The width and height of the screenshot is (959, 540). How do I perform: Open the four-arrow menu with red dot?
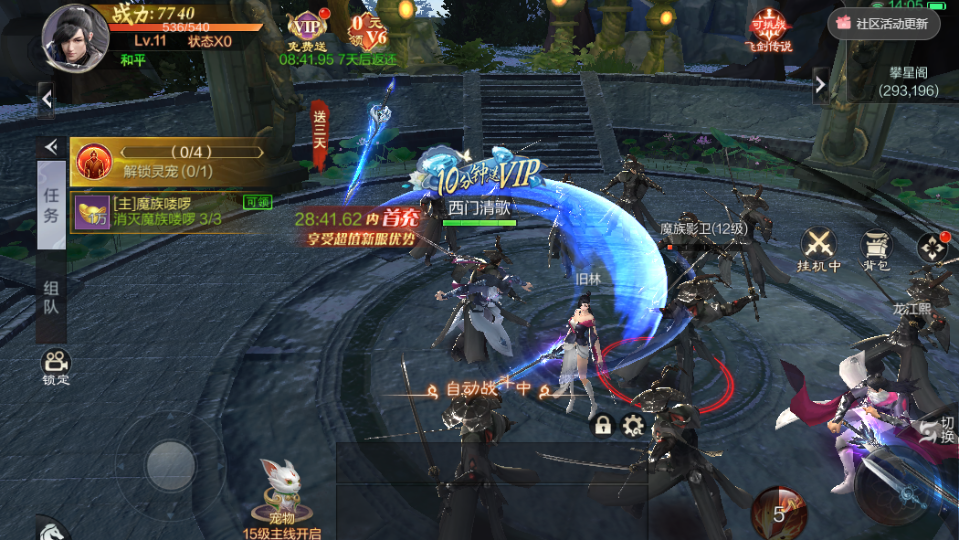click(932, 247)
